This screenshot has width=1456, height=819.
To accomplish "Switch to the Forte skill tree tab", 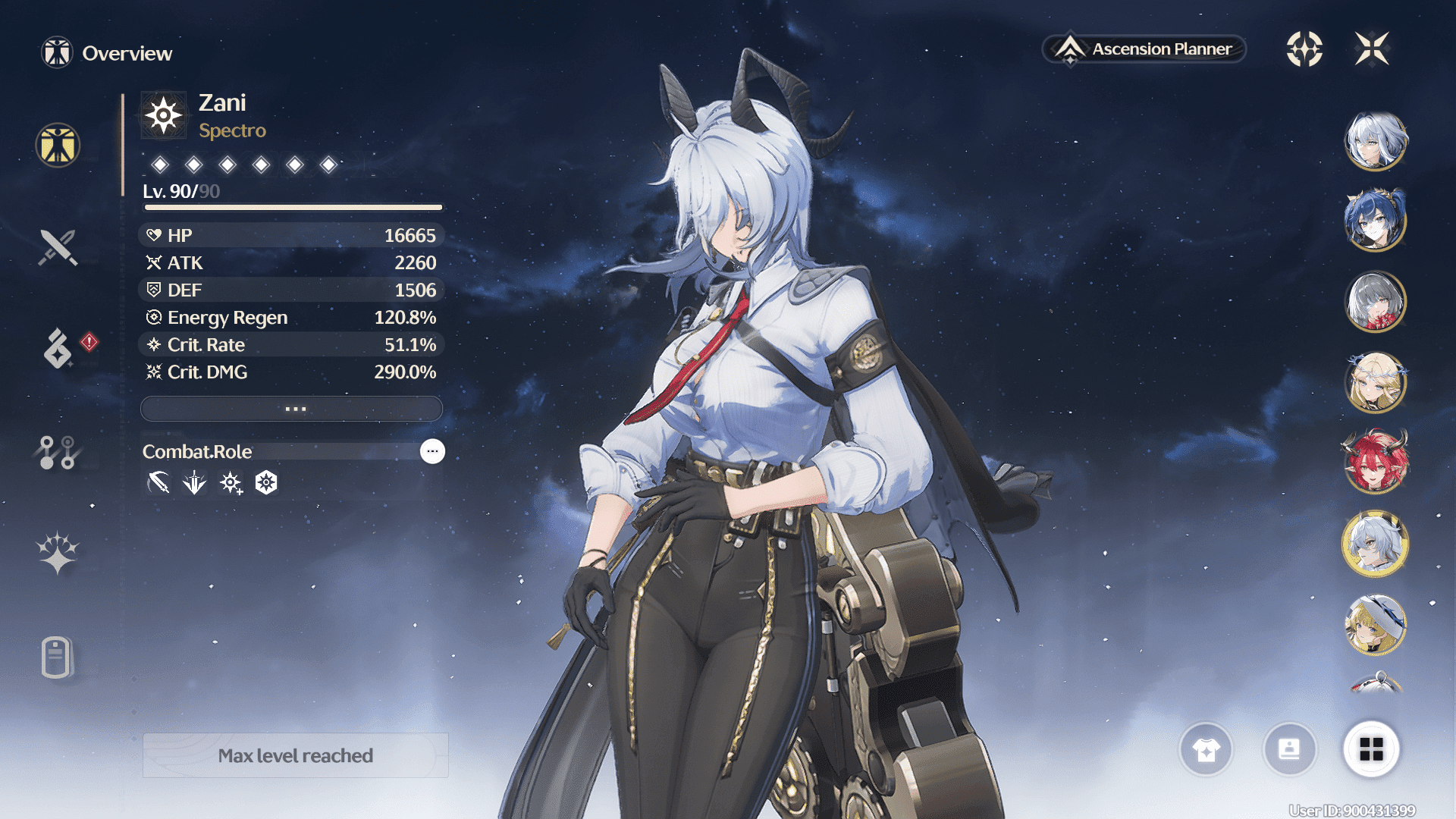I will tap(58, 453).
